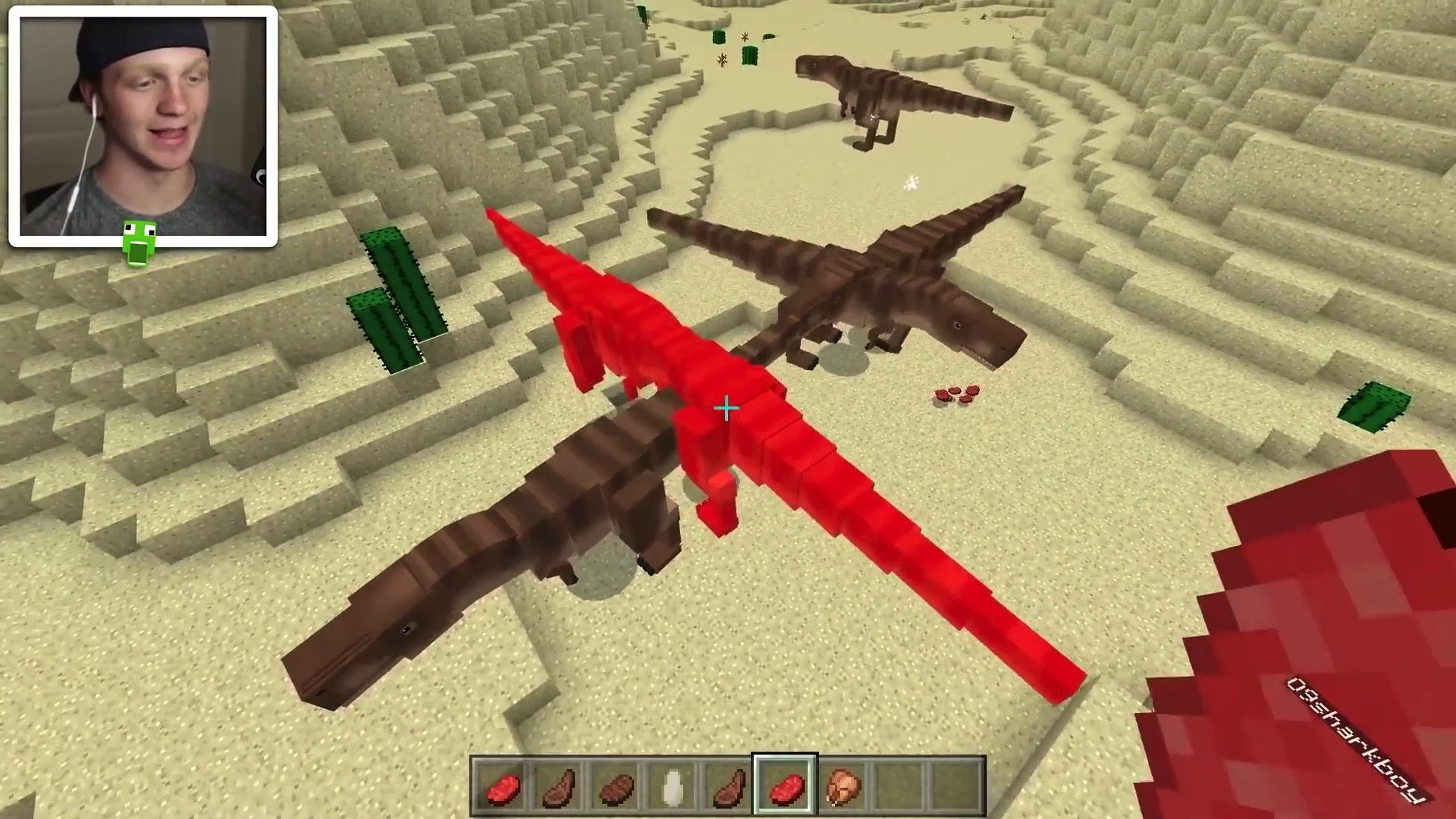
Task: Pick the white egg in the hotbar
Action: [x=672, y=787]
